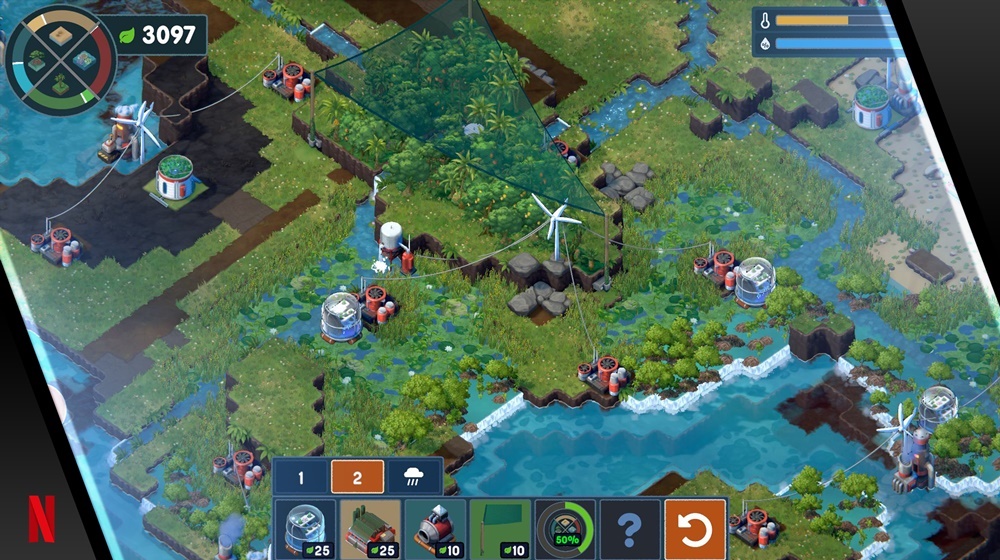Open the rain cloud weather tab
The image size is (1000, 560).
(413, 476)
